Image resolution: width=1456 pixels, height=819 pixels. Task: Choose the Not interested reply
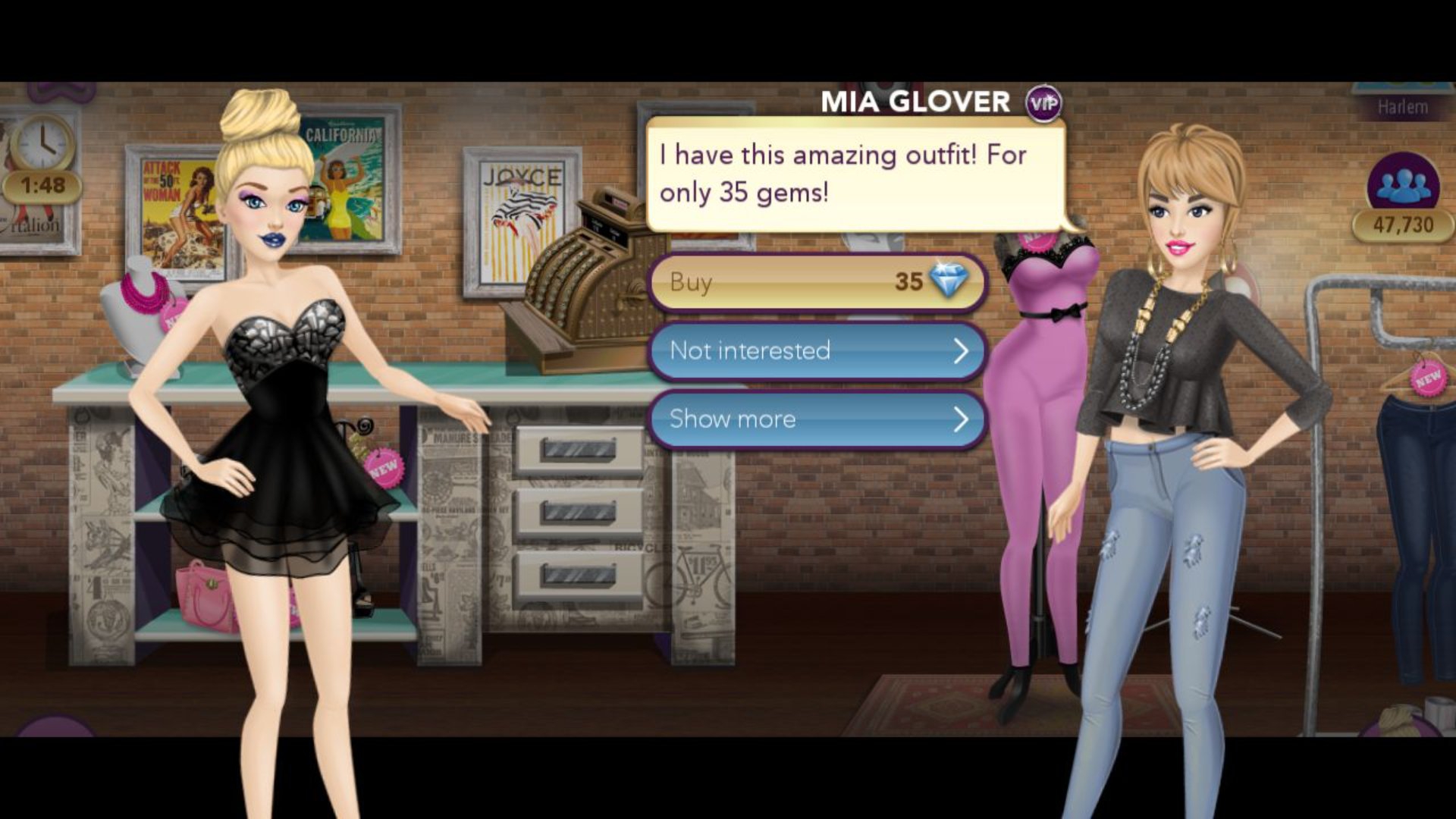click(817, 350)
